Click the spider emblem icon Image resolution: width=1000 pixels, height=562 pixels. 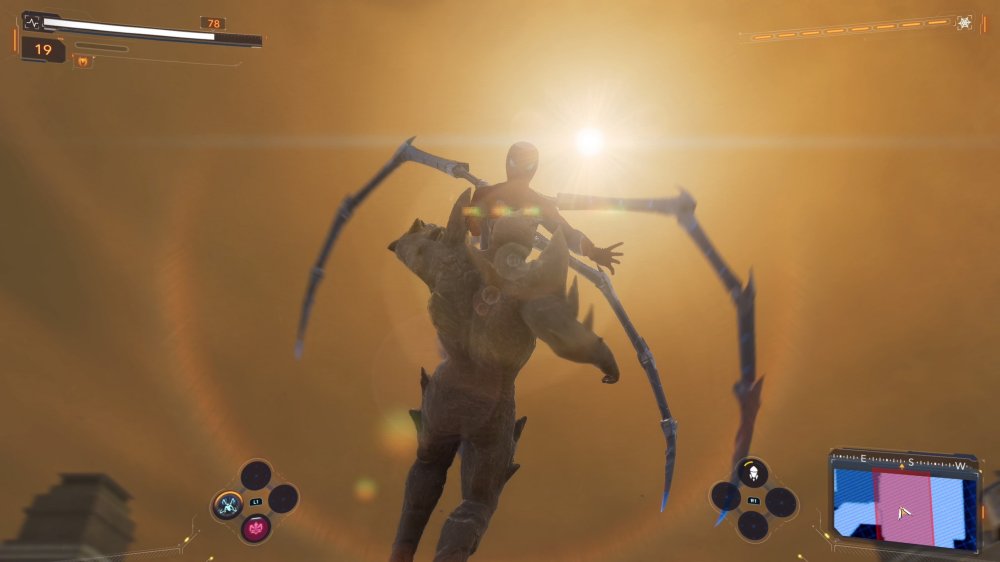pyautogui.click(x=964, y=22)
